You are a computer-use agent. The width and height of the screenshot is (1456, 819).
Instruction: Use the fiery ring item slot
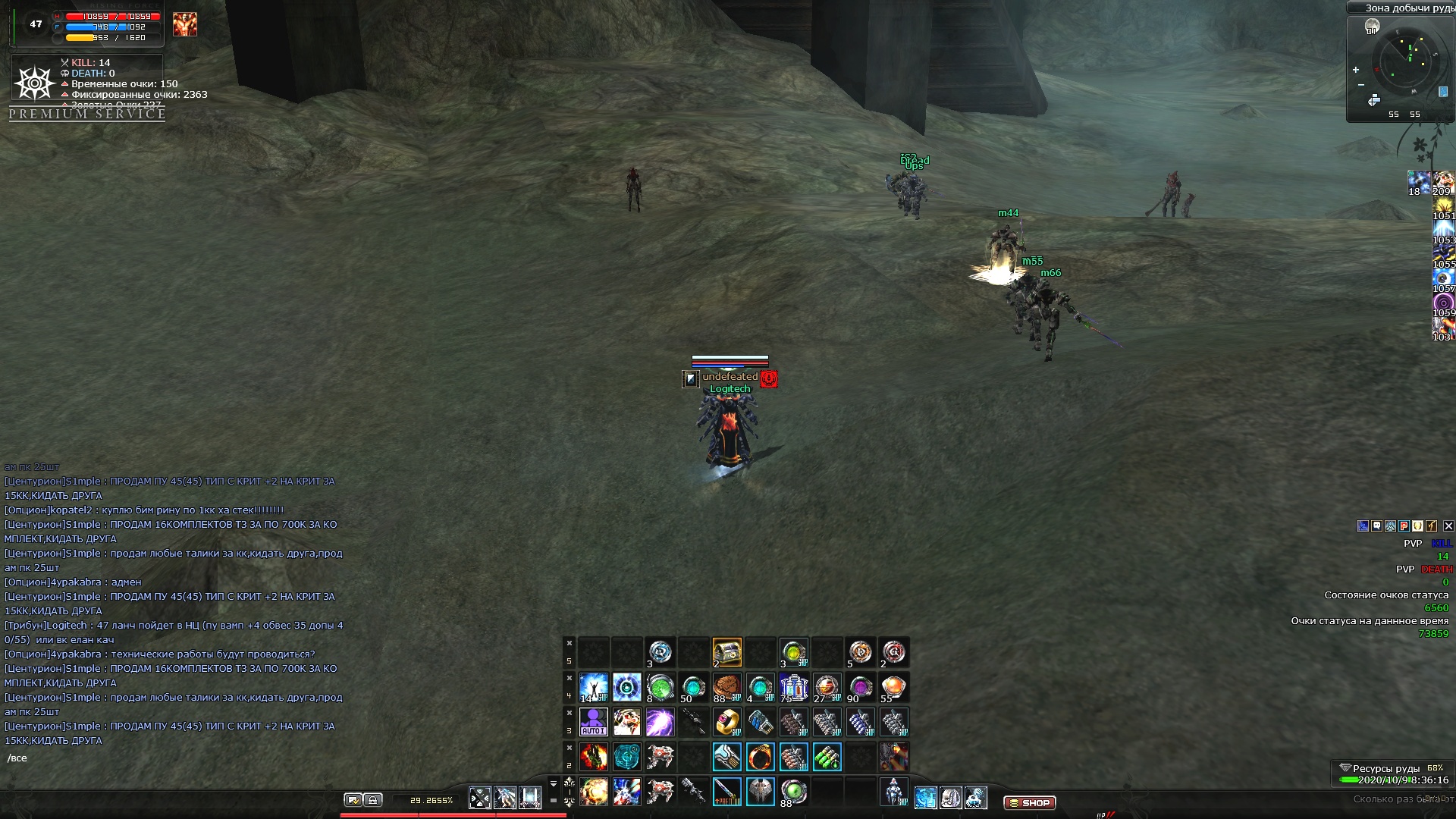pyautogui.click(x=760, y=757)
